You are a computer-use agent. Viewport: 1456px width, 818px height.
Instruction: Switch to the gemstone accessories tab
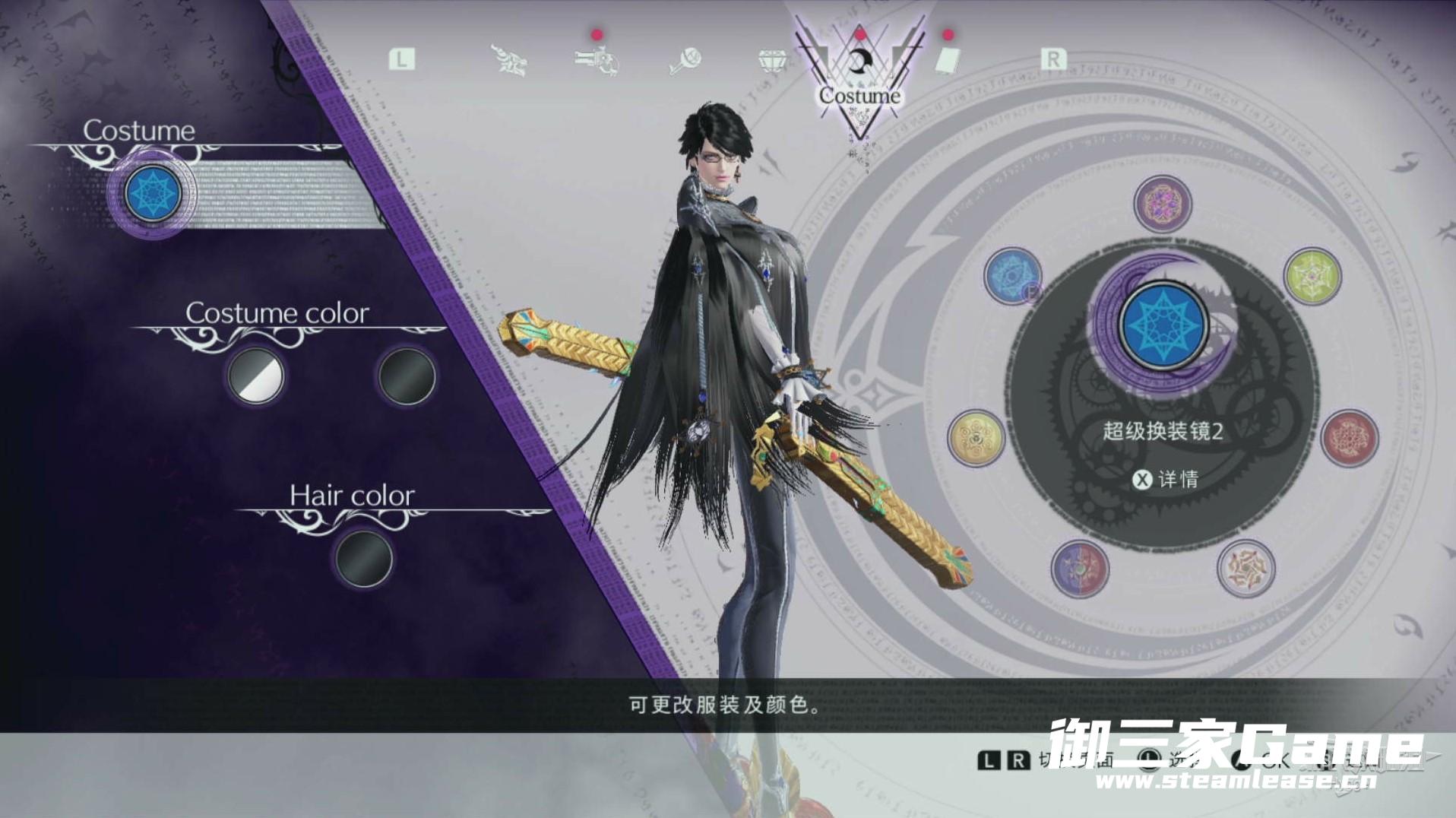pos(771,60)
